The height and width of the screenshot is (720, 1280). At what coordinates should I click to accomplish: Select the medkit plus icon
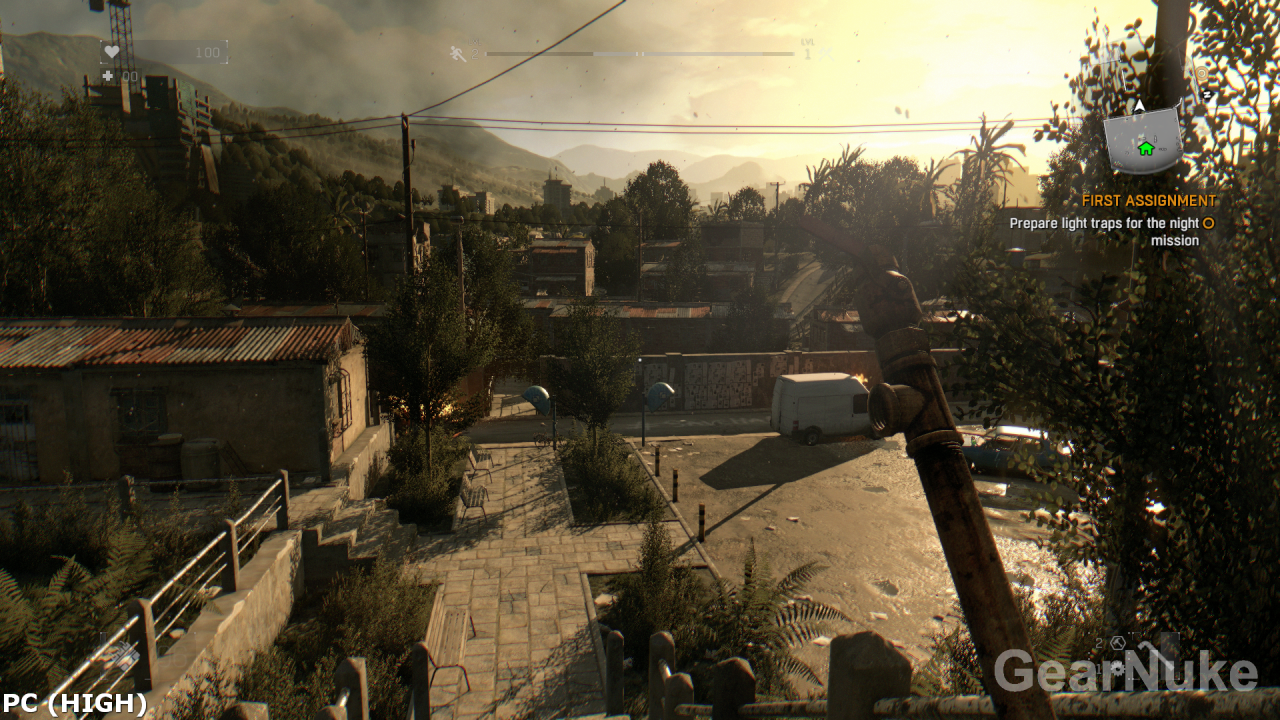(x=107, y=75)
